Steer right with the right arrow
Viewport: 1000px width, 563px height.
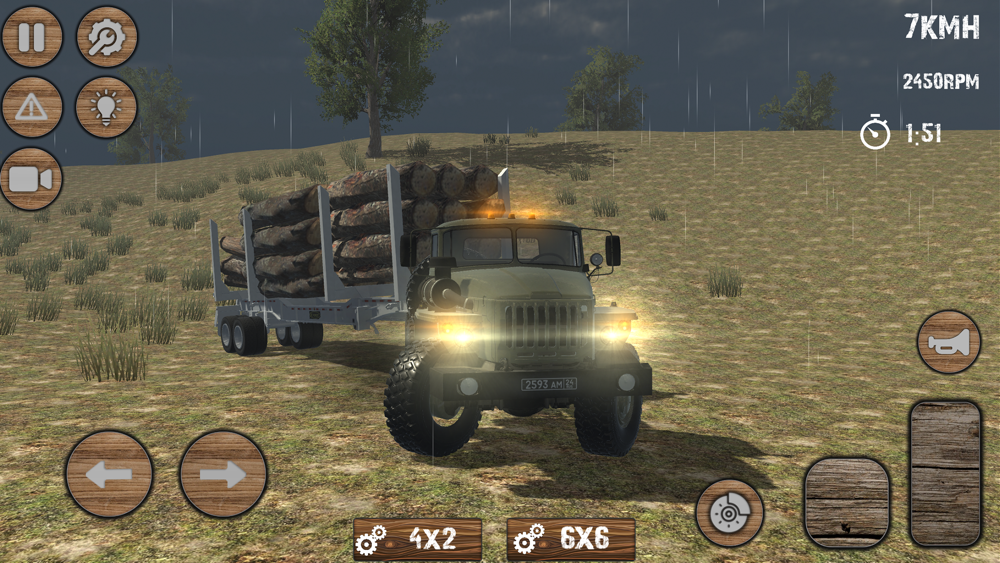(223, 474)
